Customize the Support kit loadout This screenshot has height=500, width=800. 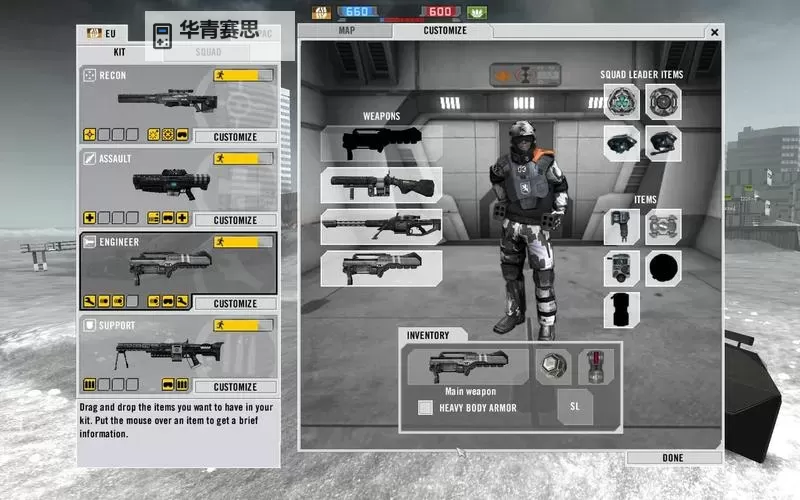point(235,386)
